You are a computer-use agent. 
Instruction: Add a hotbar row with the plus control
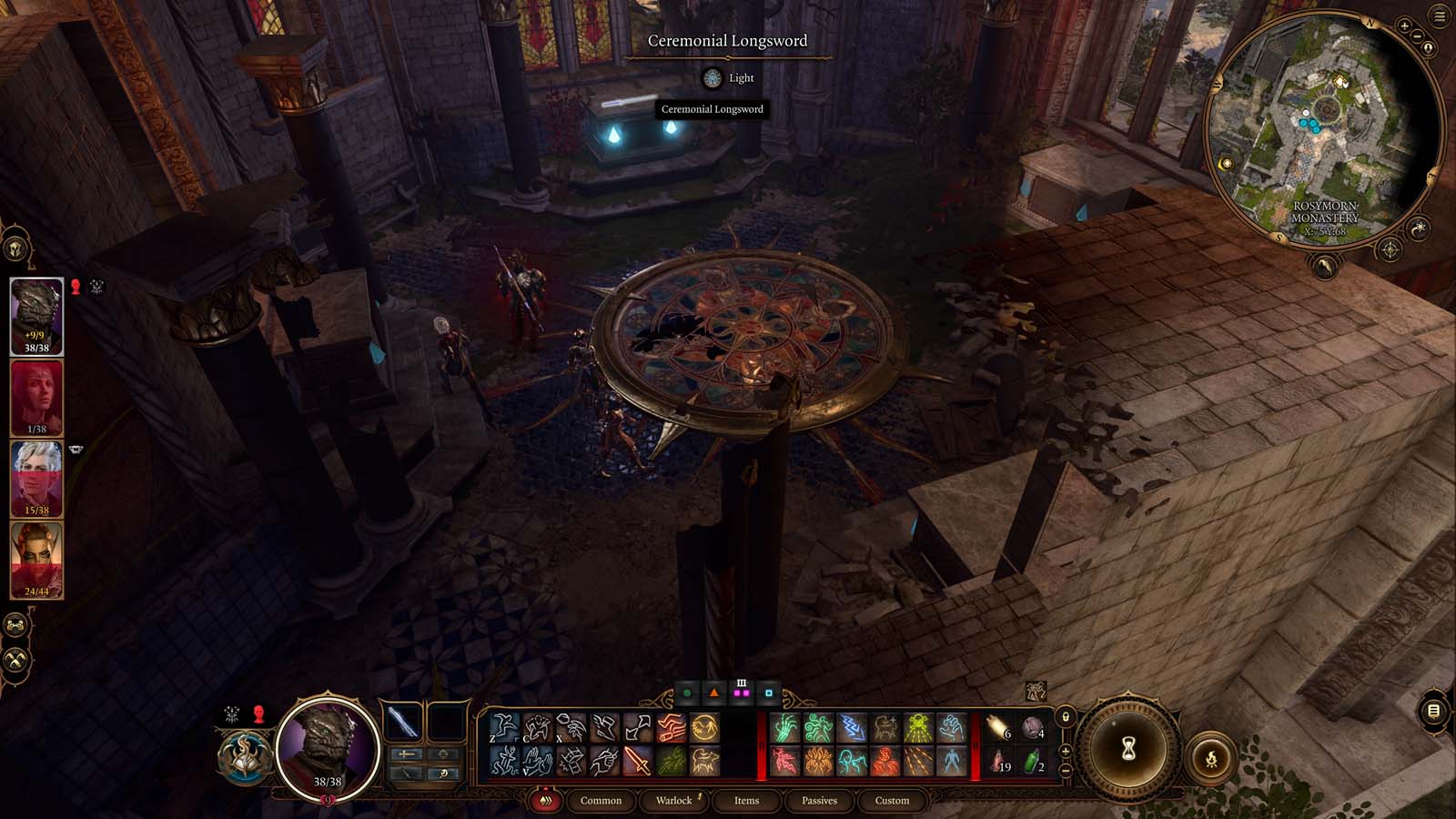1066,751
